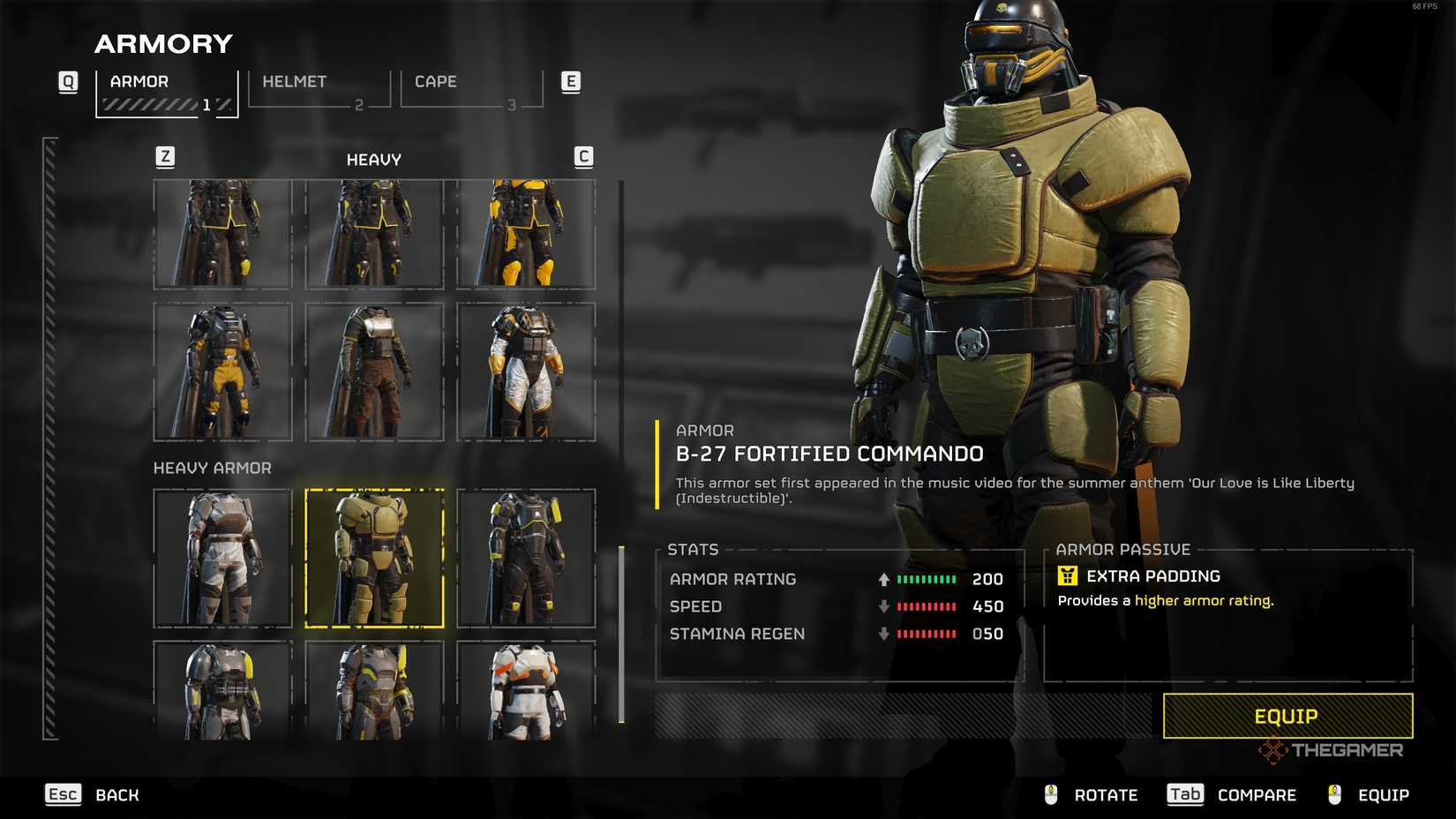Open the Compare view
Viewport: 1456px width, 819px height.
point(1232,795)
